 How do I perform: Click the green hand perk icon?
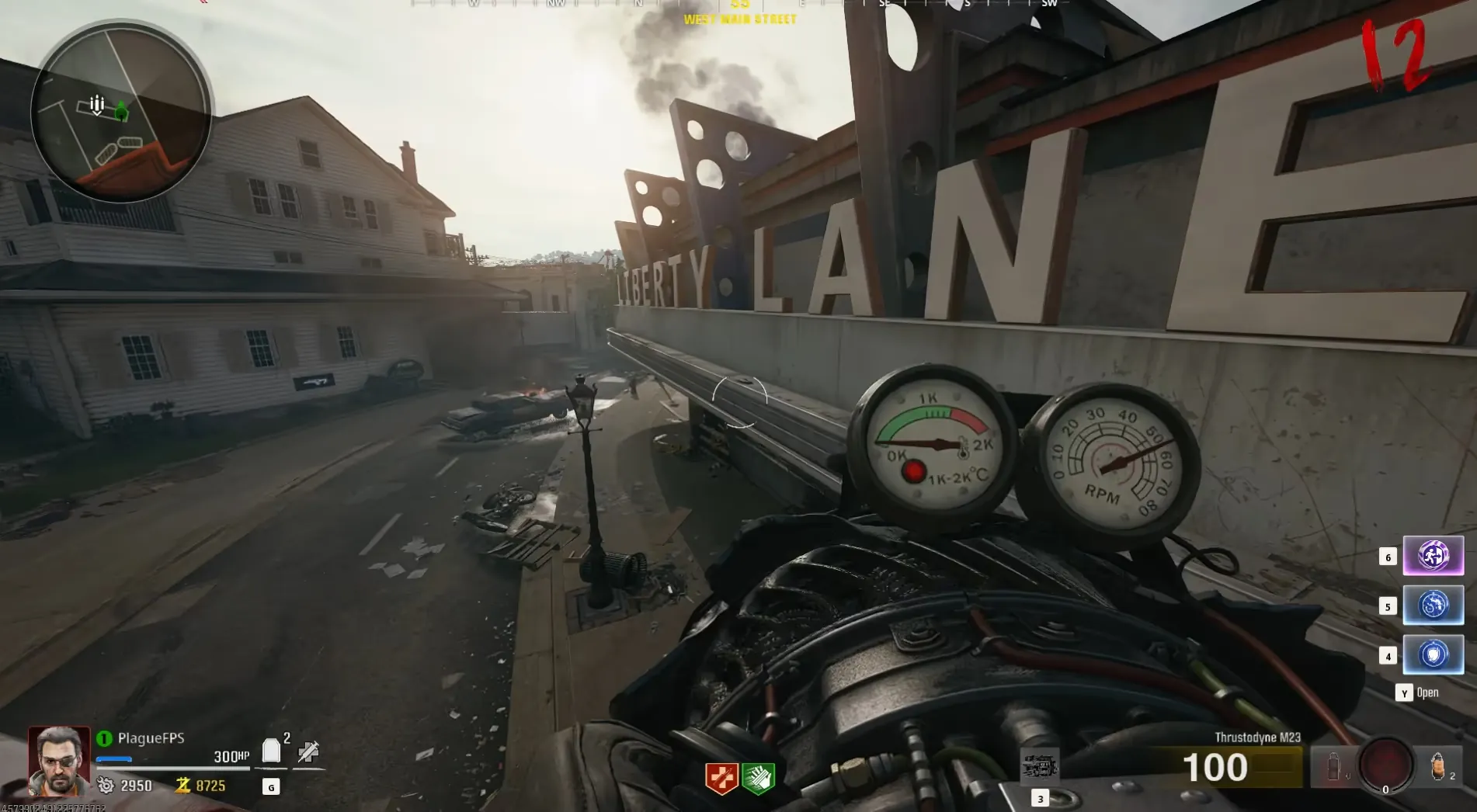point(758,778)
